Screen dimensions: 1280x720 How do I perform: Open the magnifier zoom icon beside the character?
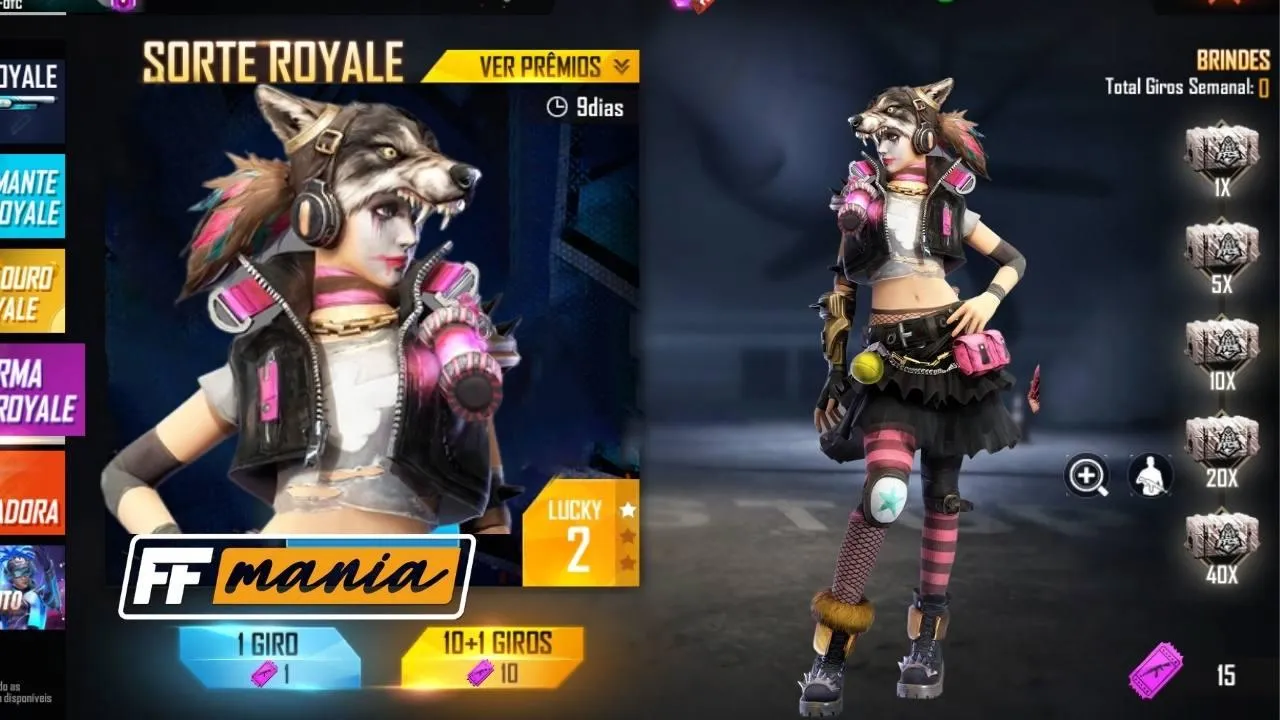coord(1086,476)
